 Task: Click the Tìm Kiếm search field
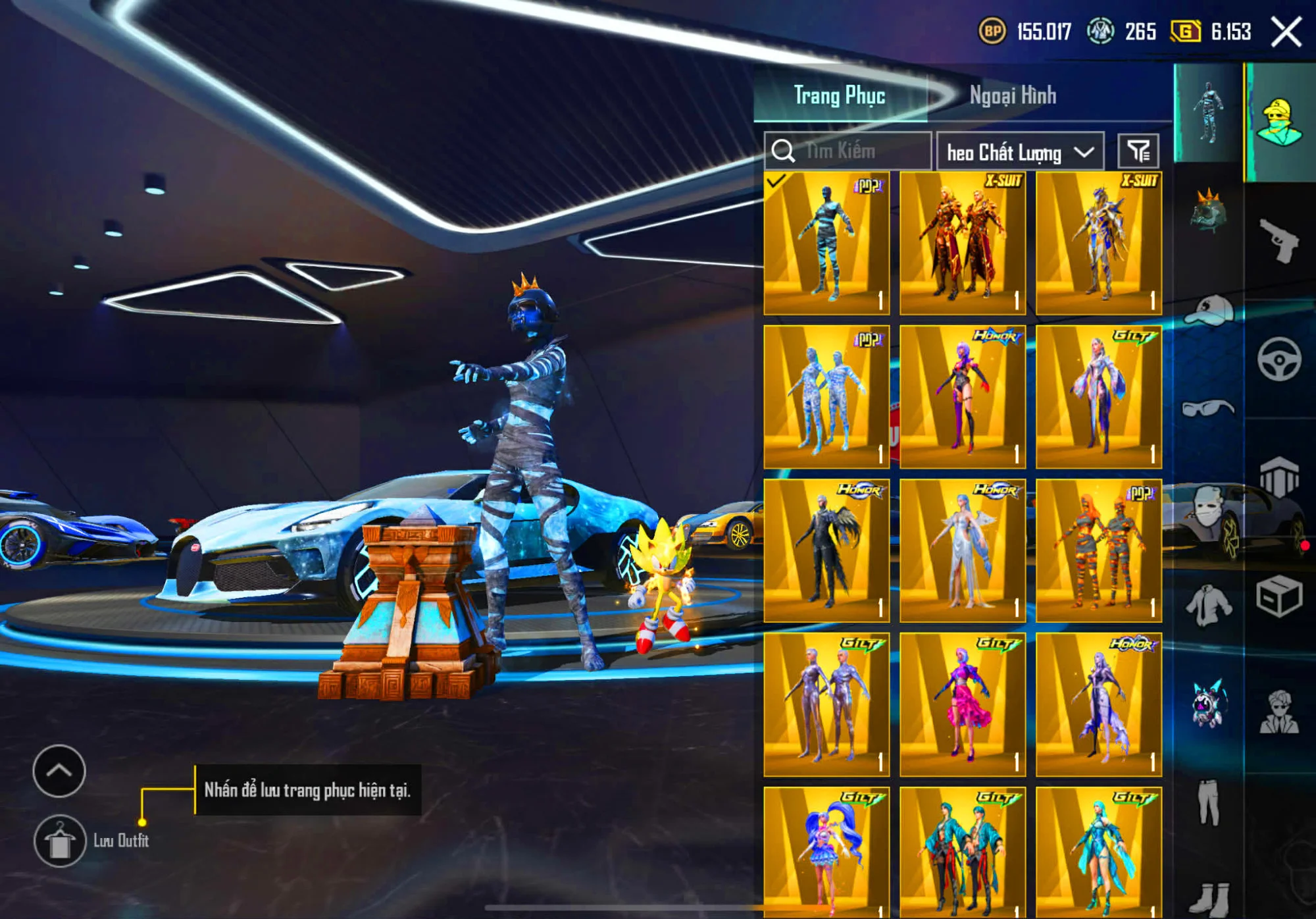tap(849, 151)
